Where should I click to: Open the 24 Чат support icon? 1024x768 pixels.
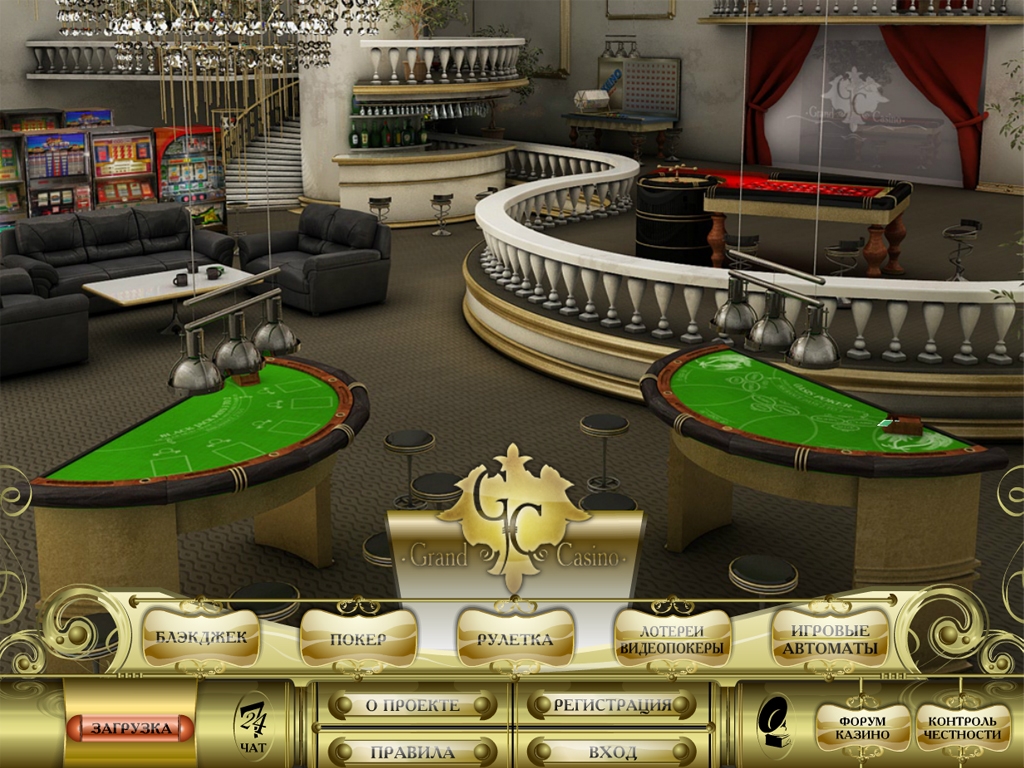[x=252, y=727]
